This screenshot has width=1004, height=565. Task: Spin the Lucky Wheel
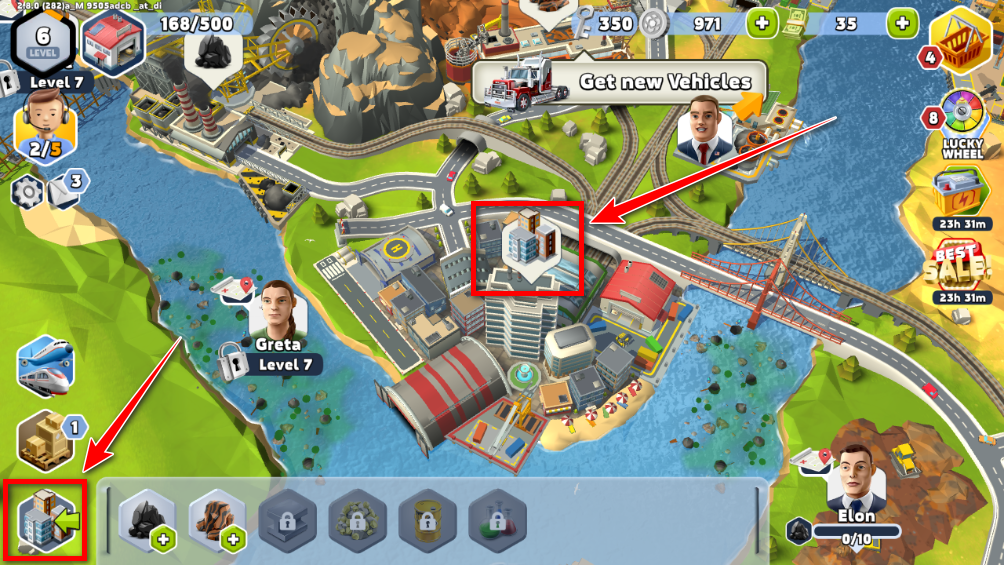coord(964,120)
